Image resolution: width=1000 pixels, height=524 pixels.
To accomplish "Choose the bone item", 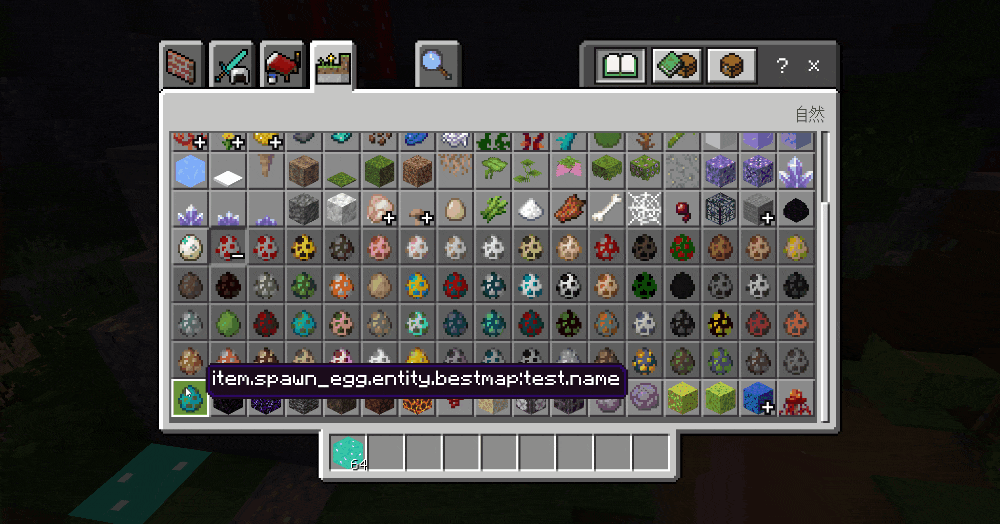I will [x=606, y=209].
